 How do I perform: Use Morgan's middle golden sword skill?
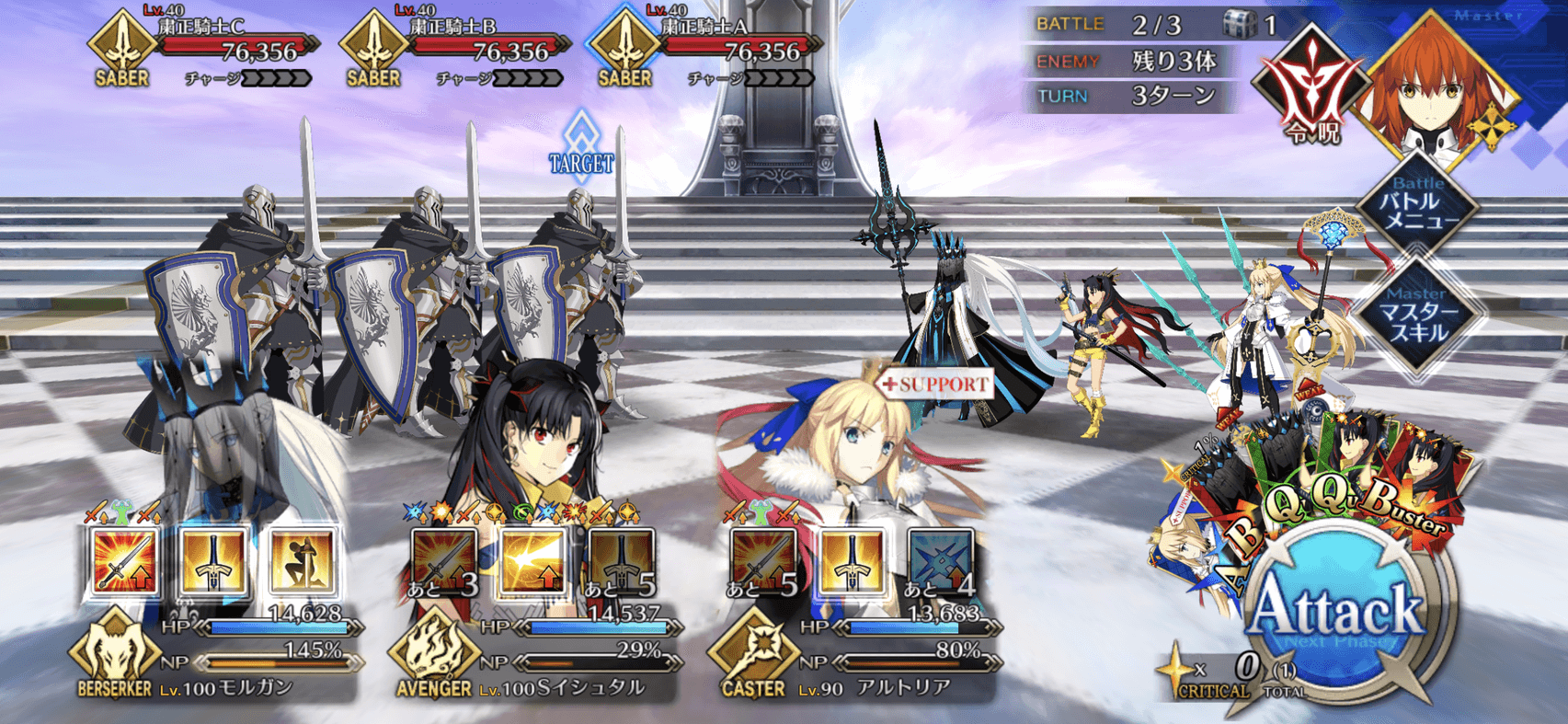214,561
